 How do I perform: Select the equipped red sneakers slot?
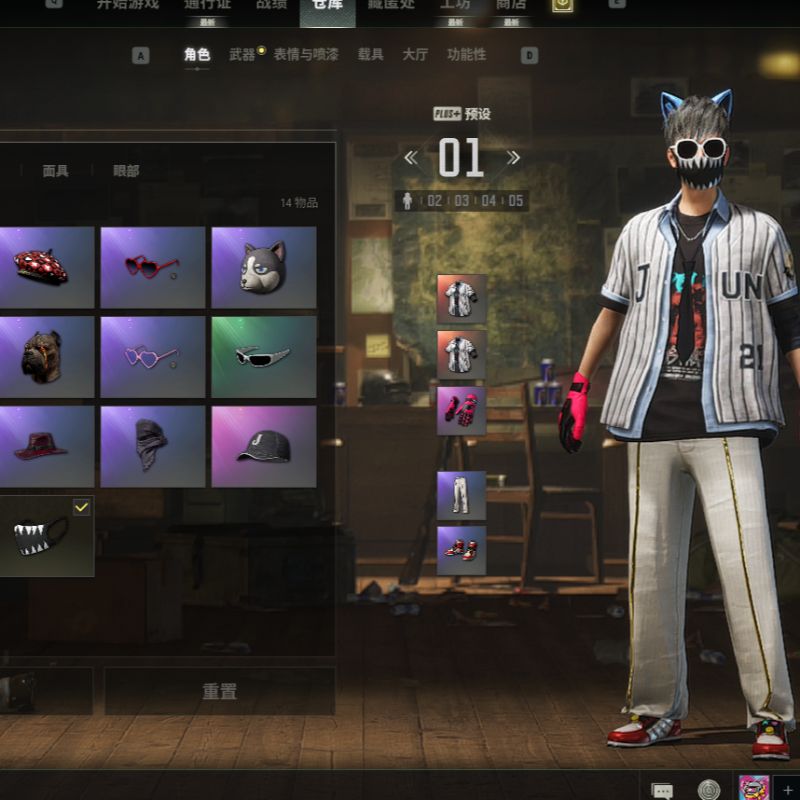tap(461, 550)
